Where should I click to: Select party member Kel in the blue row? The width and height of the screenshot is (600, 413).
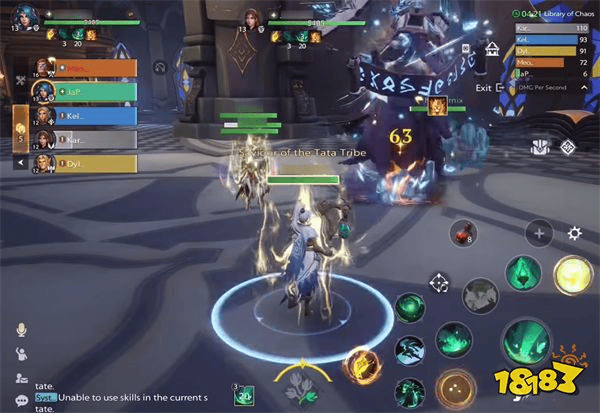88,115
